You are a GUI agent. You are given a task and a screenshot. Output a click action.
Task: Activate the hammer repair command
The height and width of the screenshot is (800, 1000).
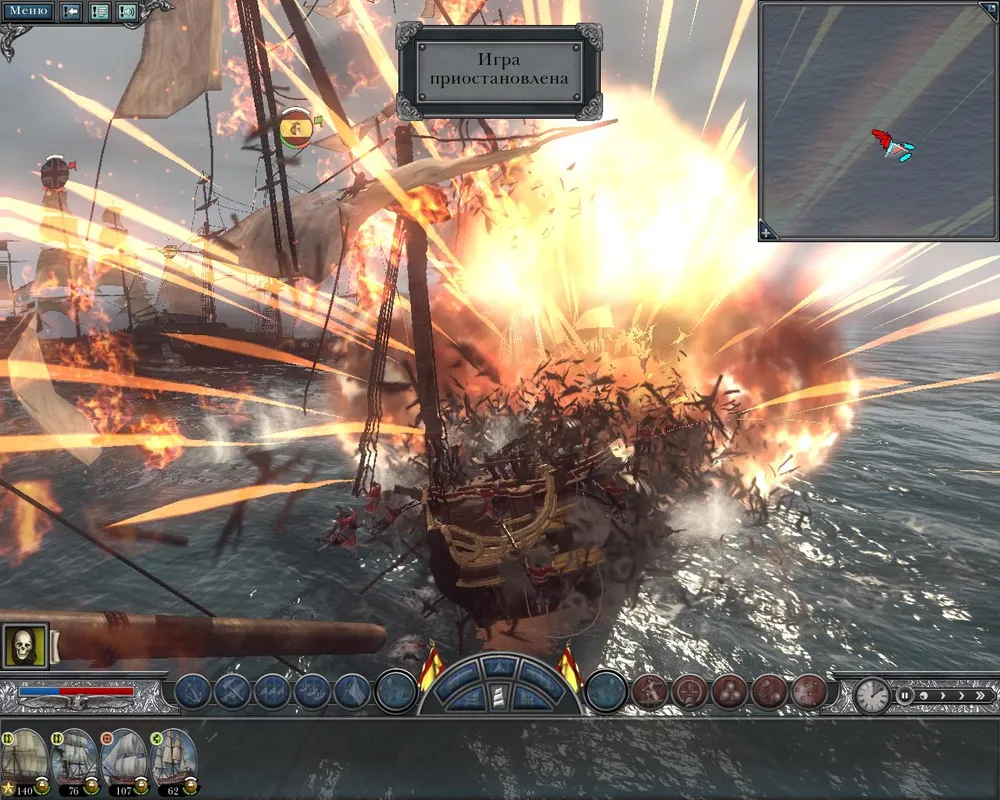tap(232, 691)
